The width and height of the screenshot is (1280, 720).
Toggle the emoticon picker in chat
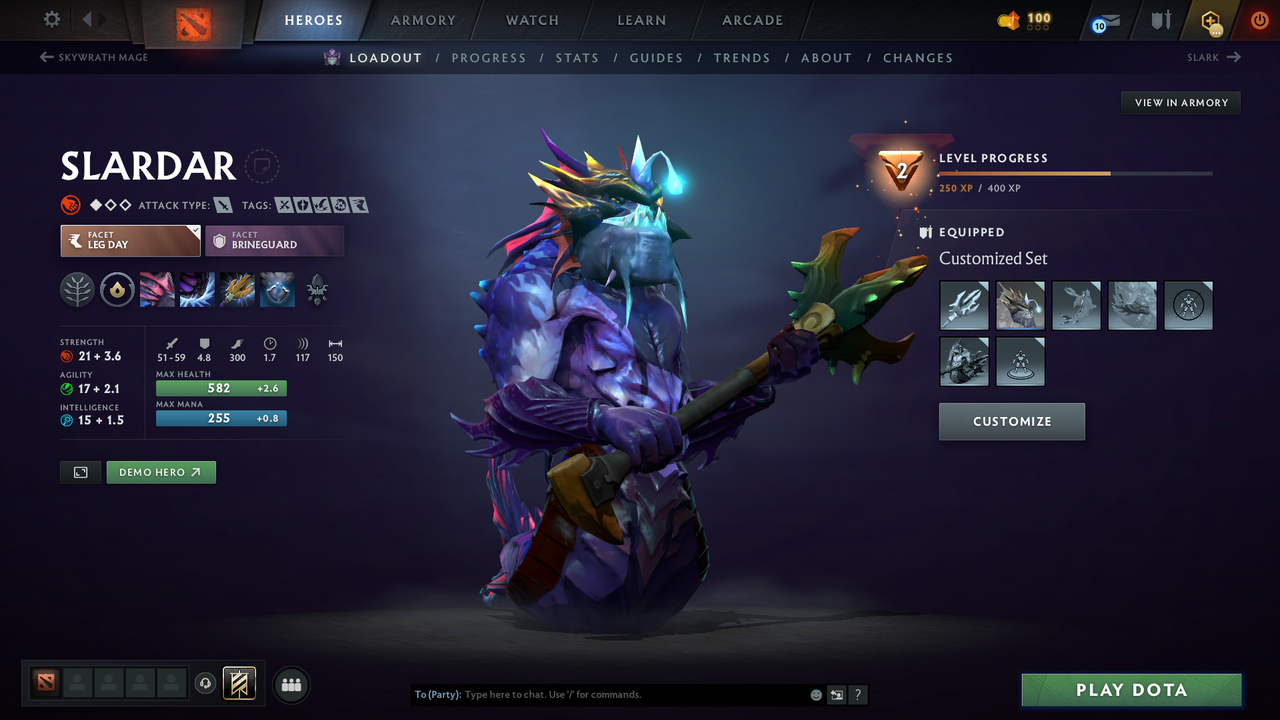815,694
